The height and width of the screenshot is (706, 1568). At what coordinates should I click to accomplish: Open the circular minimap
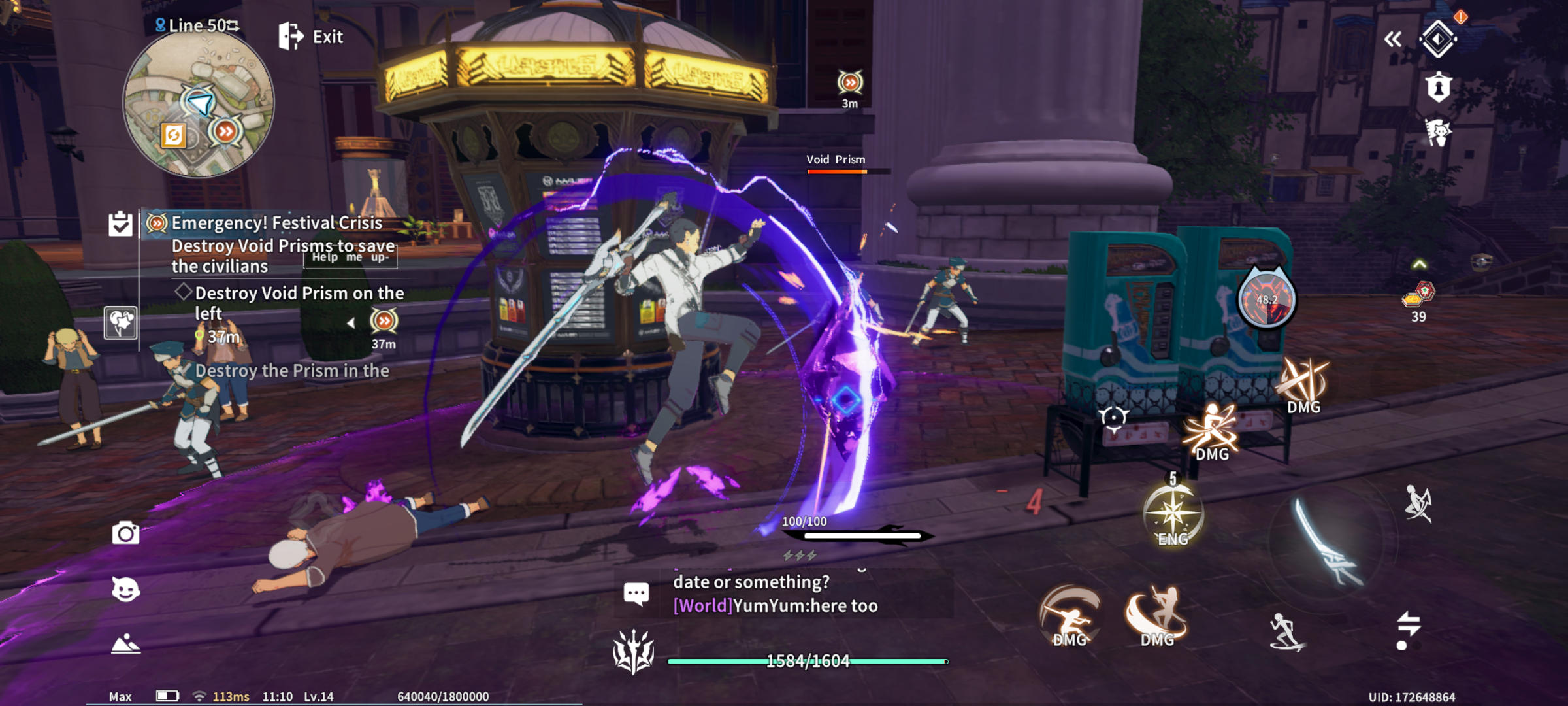click(x=199, y=105)
